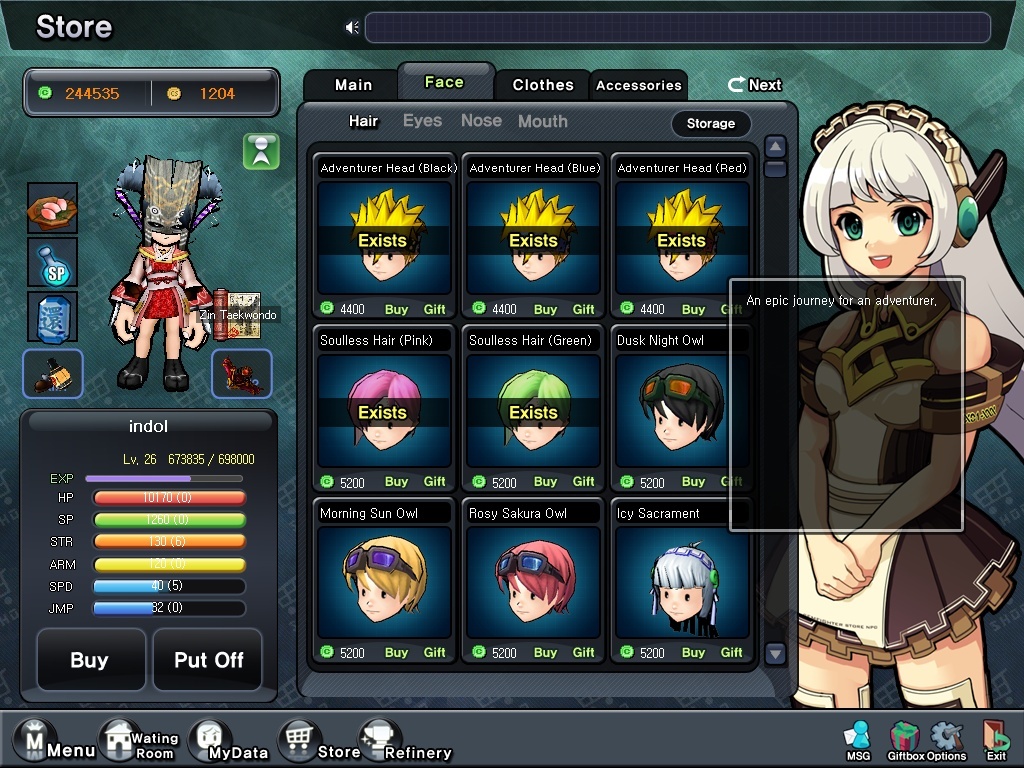Gift the Rosy Sakura Owl hair

tap(584, 653)
